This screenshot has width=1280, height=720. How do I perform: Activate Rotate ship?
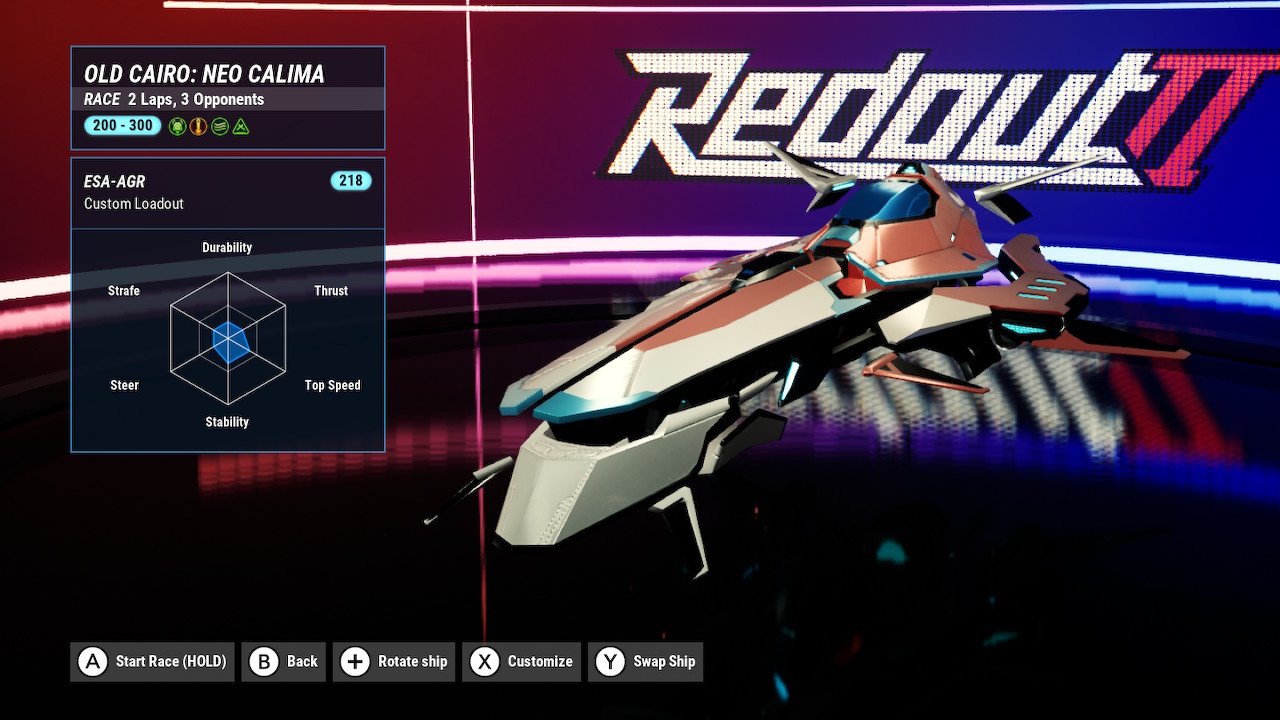click(394, 661)
